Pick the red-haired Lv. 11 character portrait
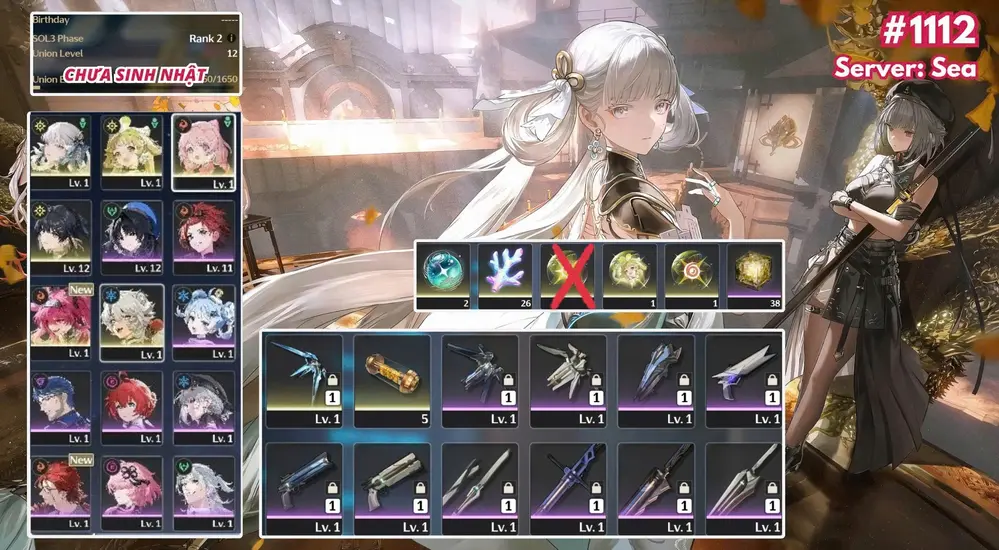This screenshot has width=999, height=550. 204,236
